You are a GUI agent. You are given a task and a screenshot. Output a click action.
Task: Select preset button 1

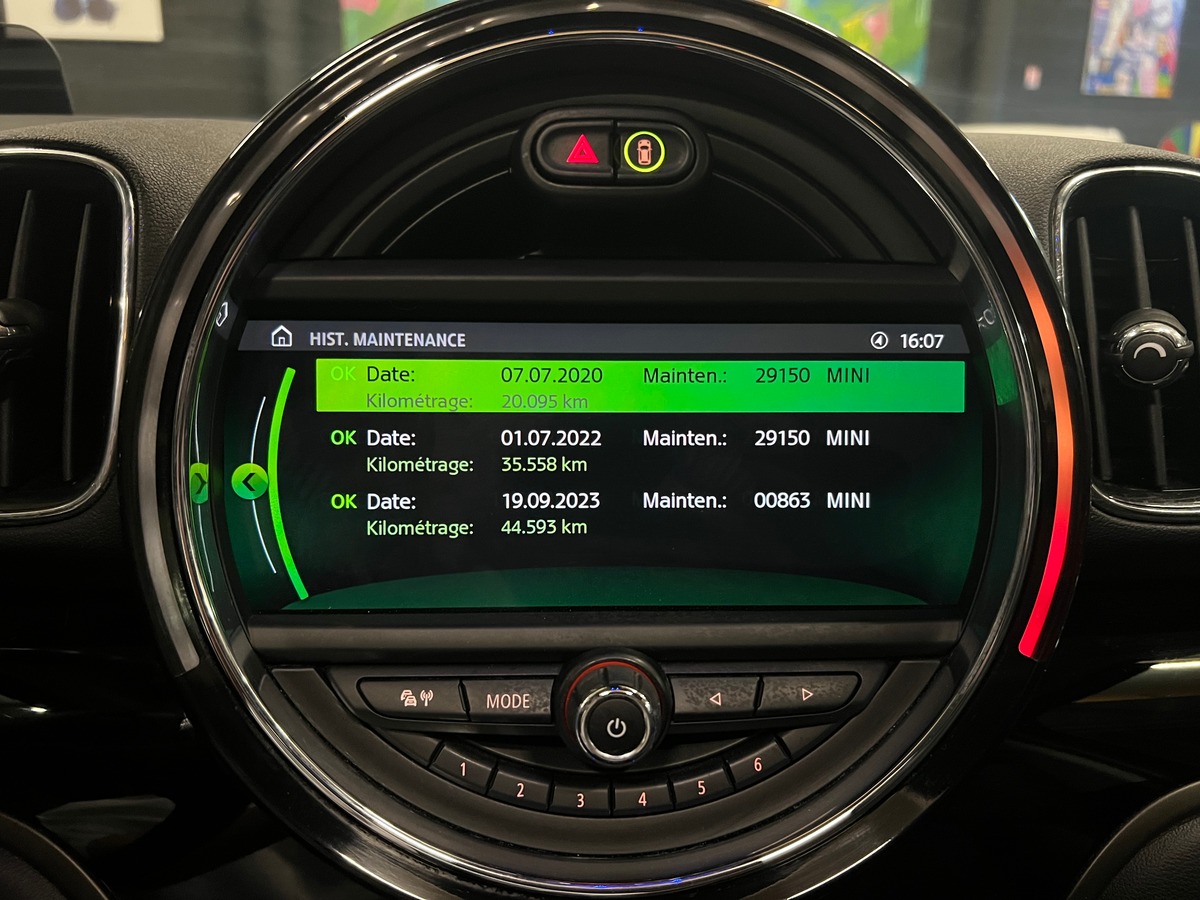click(463, 768)
